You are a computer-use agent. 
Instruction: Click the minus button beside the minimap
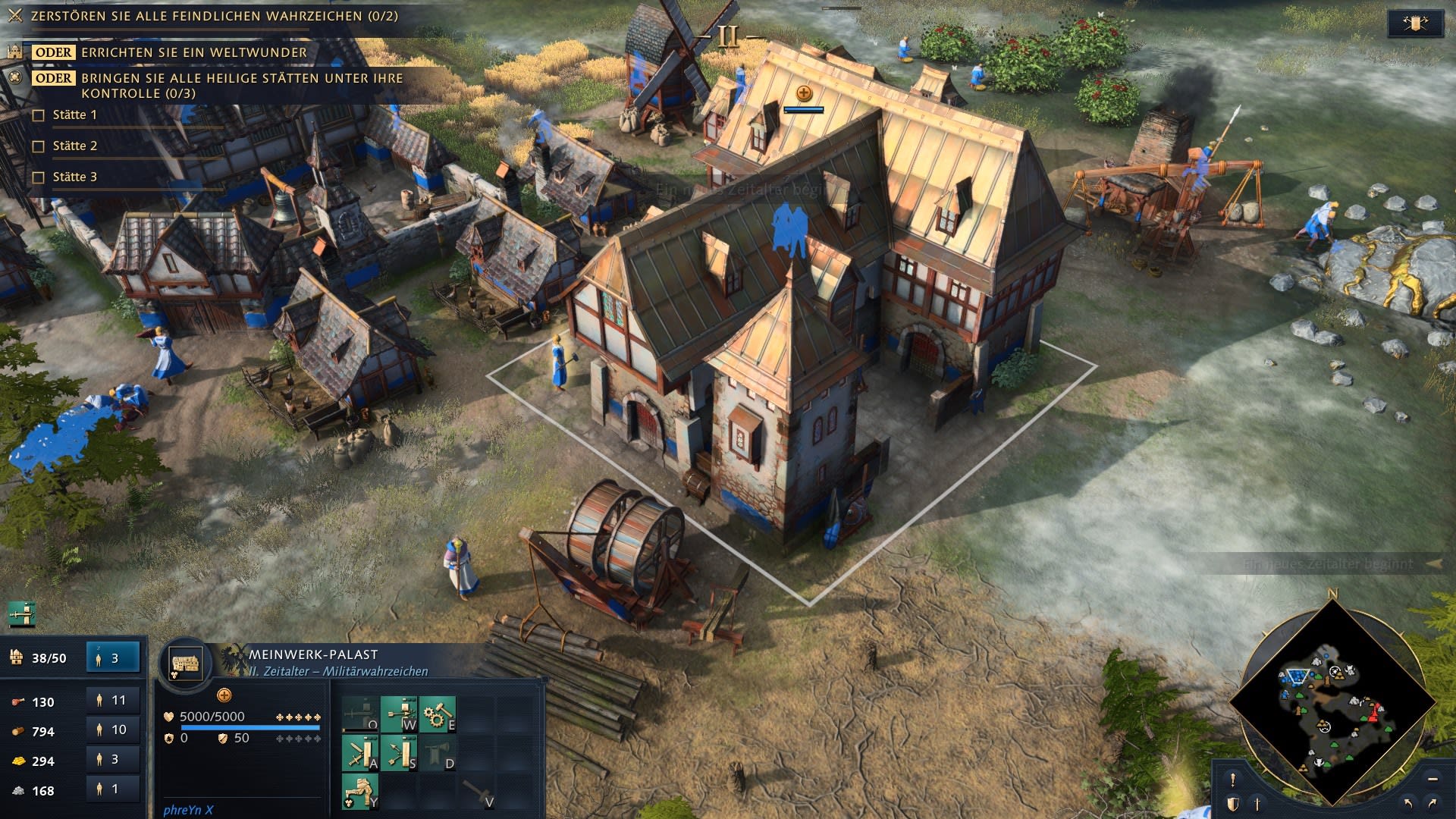click(1432, 780)
